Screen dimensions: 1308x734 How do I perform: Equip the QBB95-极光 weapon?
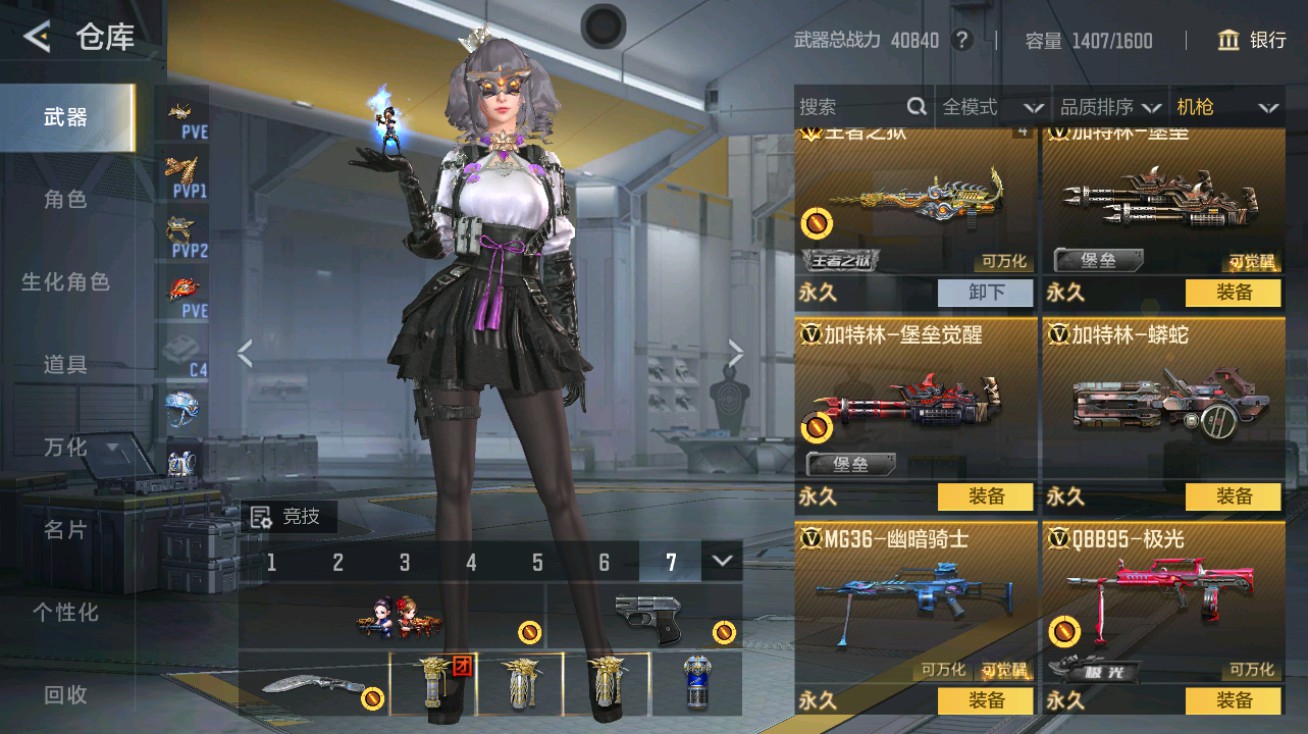pyautogui.click(x=1233, y=701)
